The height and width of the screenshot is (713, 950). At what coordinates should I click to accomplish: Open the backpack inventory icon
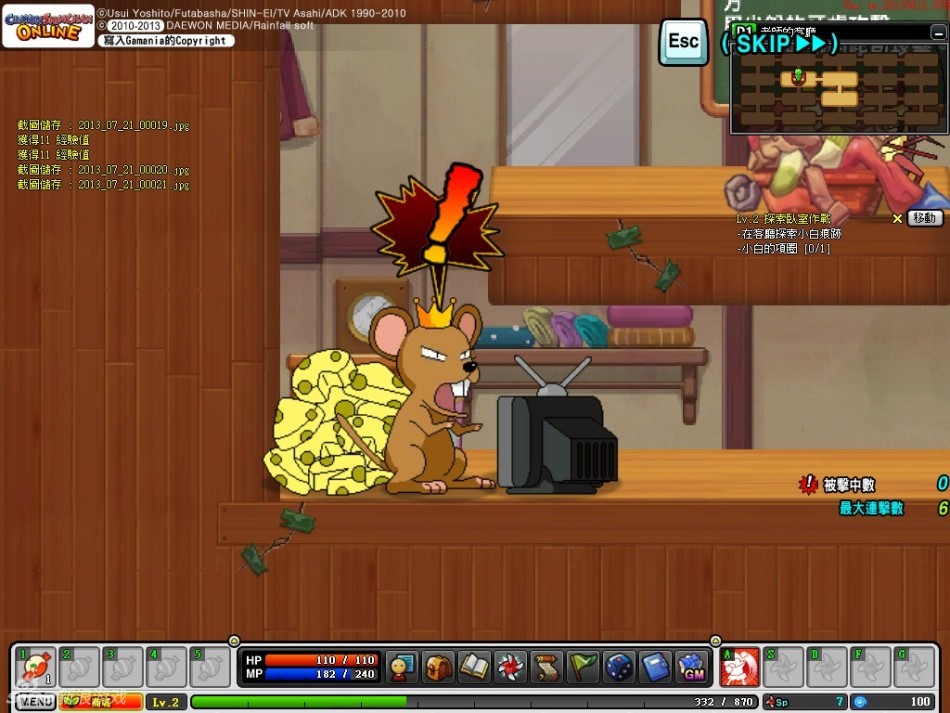438,667
